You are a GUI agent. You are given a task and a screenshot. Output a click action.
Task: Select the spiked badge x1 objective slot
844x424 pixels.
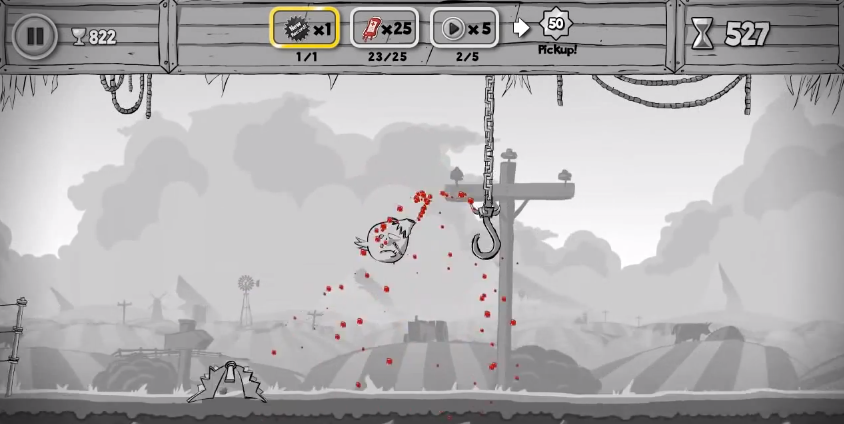305,28
